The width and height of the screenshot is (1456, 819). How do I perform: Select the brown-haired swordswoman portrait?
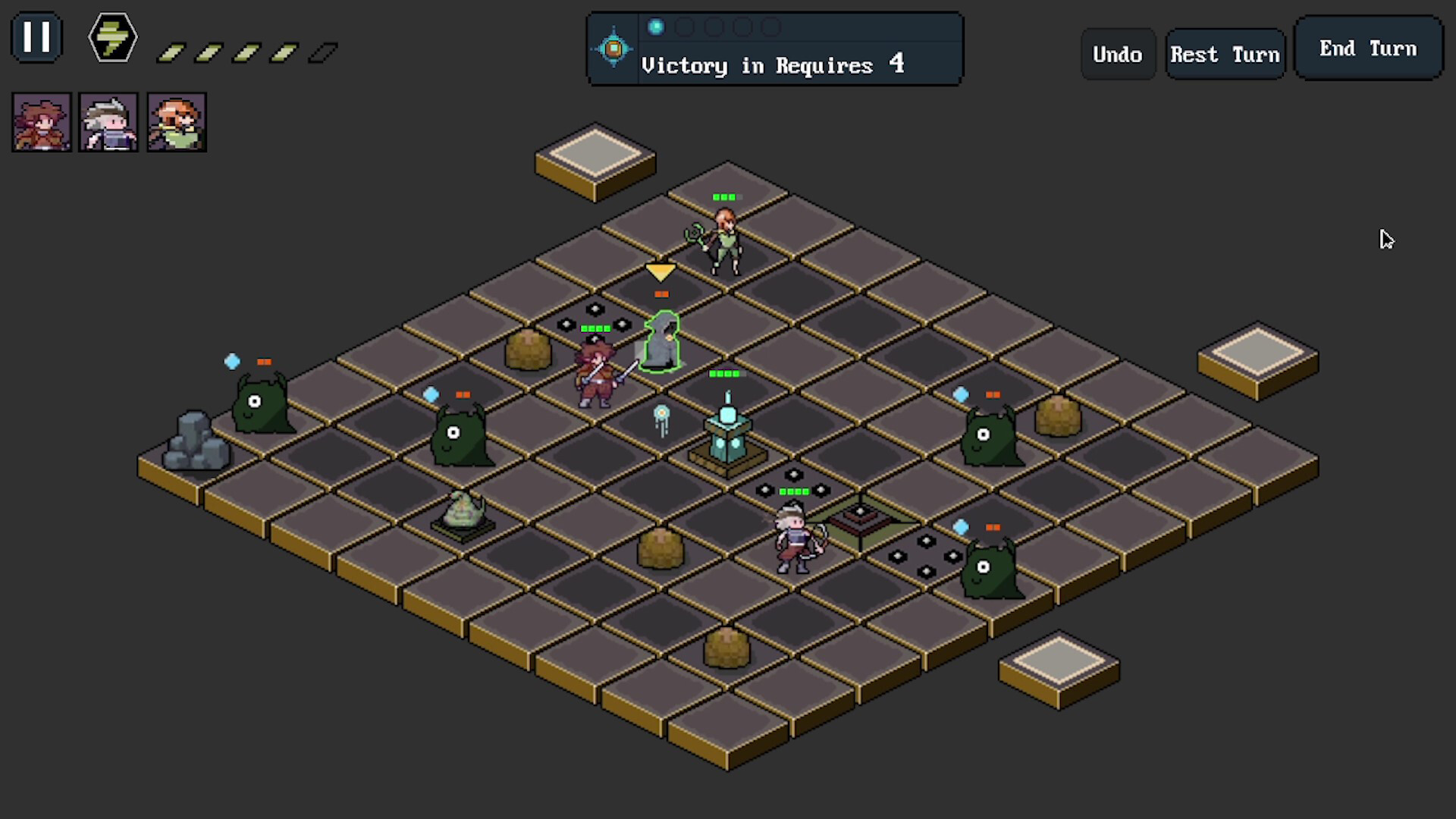click(x=42, y=121)
